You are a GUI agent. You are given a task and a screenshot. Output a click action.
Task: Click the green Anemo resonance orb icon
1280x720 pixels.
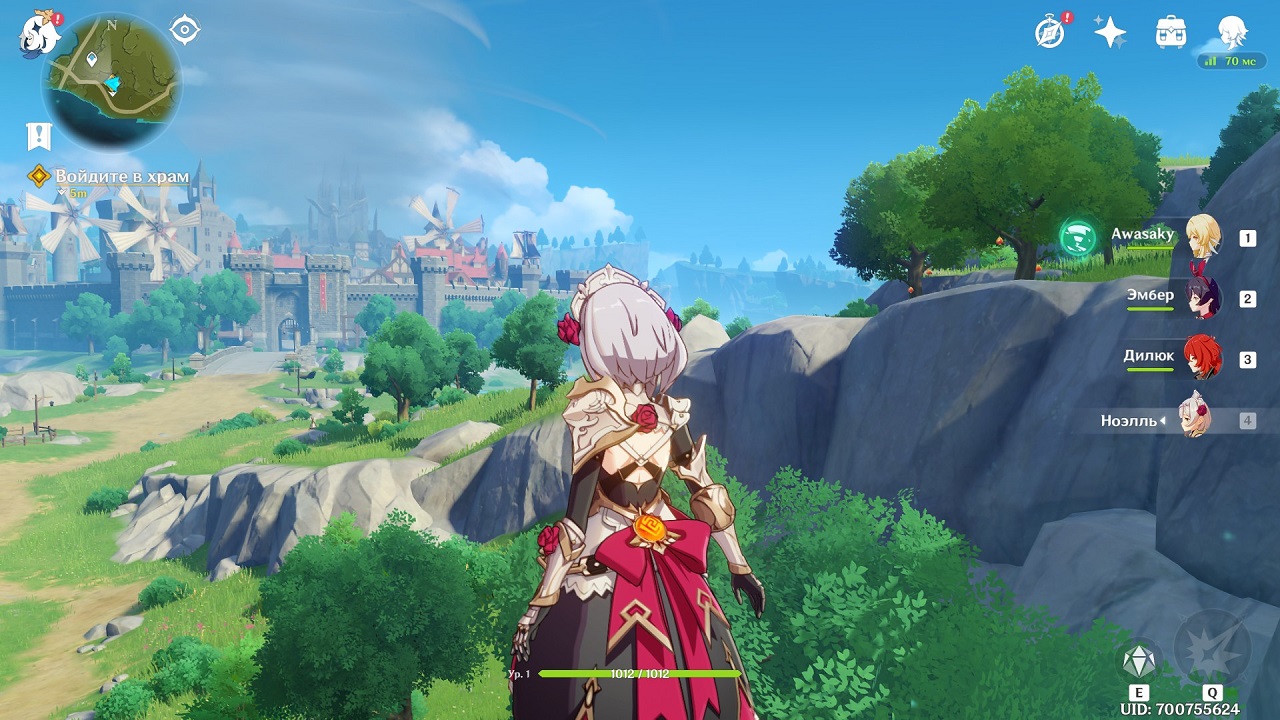pos(1078,238)
